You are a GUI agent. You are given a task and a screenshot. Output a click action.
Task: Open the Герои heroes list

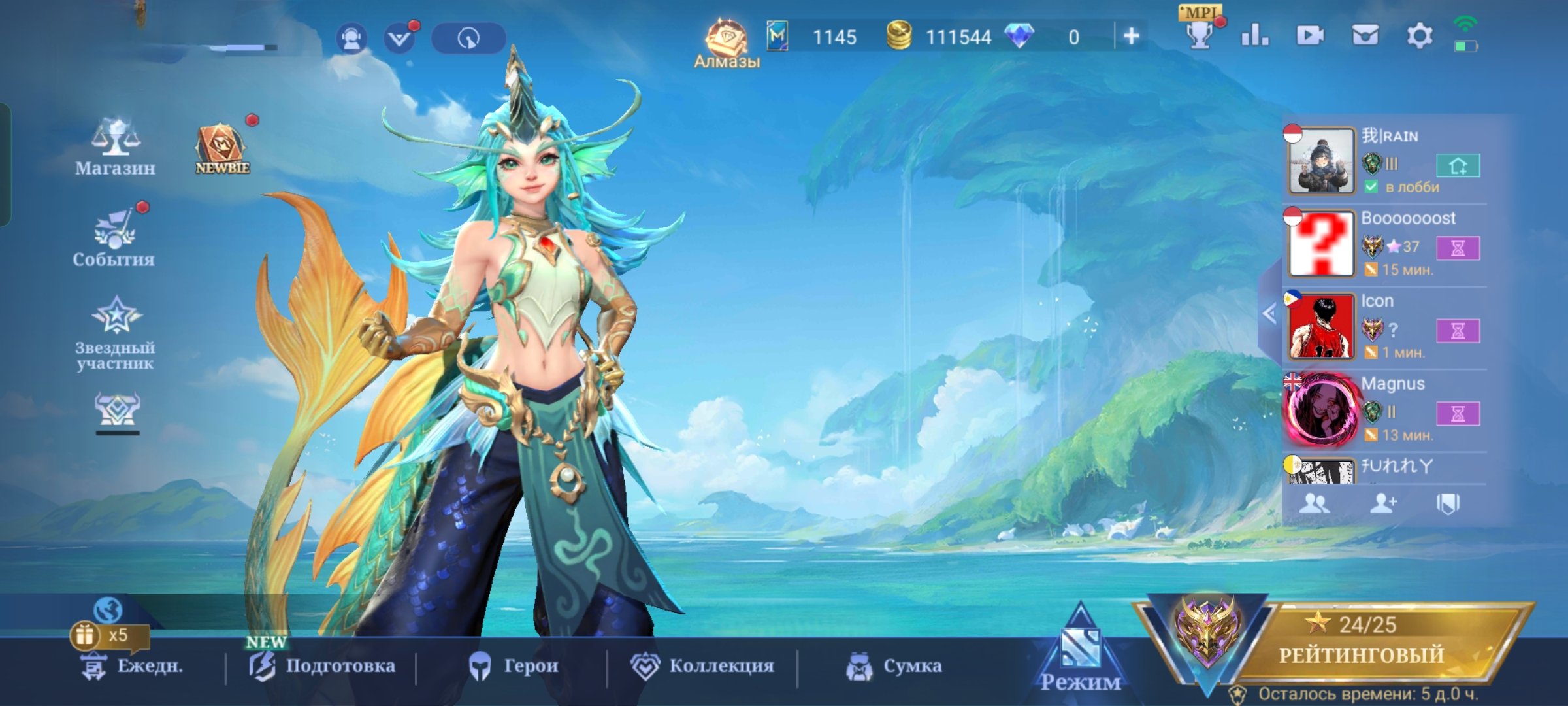pos(514,666)
